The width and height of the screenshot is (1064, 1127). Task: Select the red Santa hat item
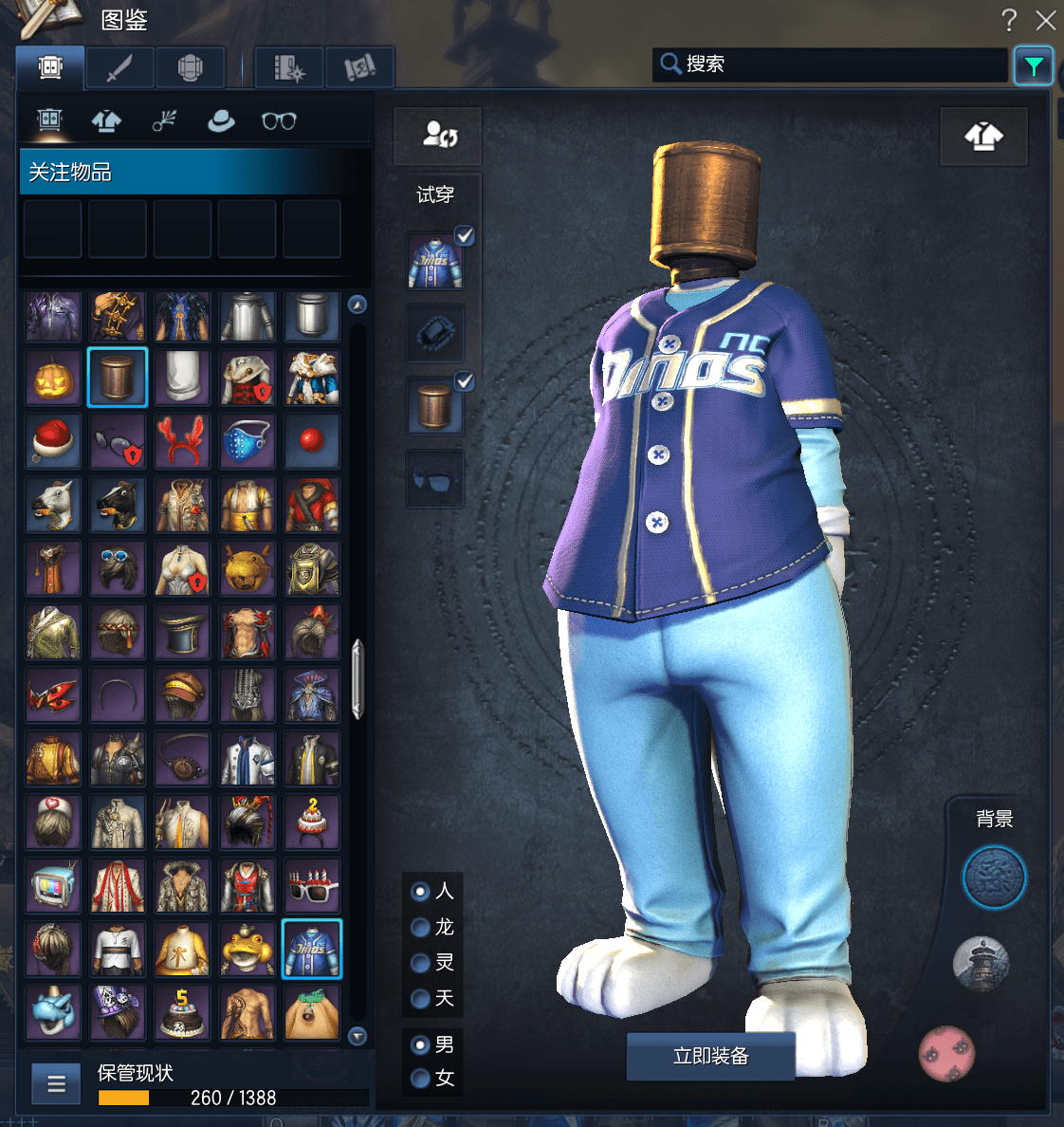click(x=53, y=441)
